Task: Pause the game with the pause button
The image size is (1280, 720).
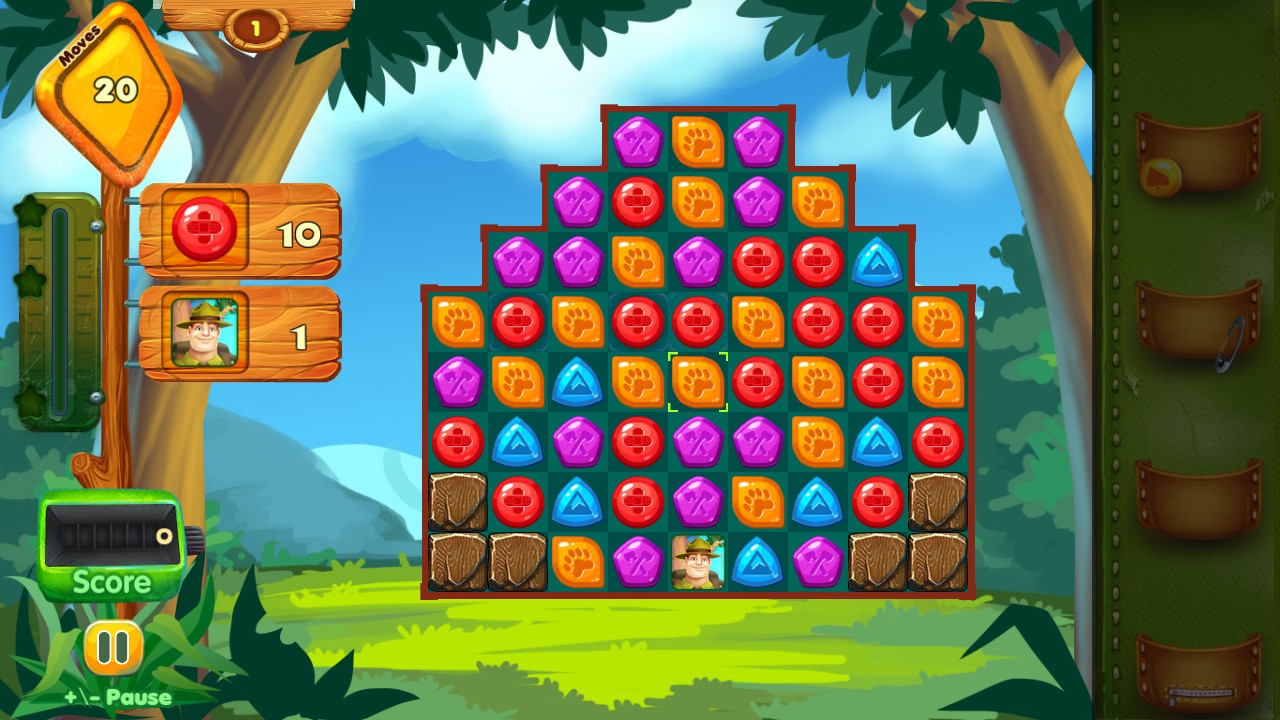Action: pos(113,646)
